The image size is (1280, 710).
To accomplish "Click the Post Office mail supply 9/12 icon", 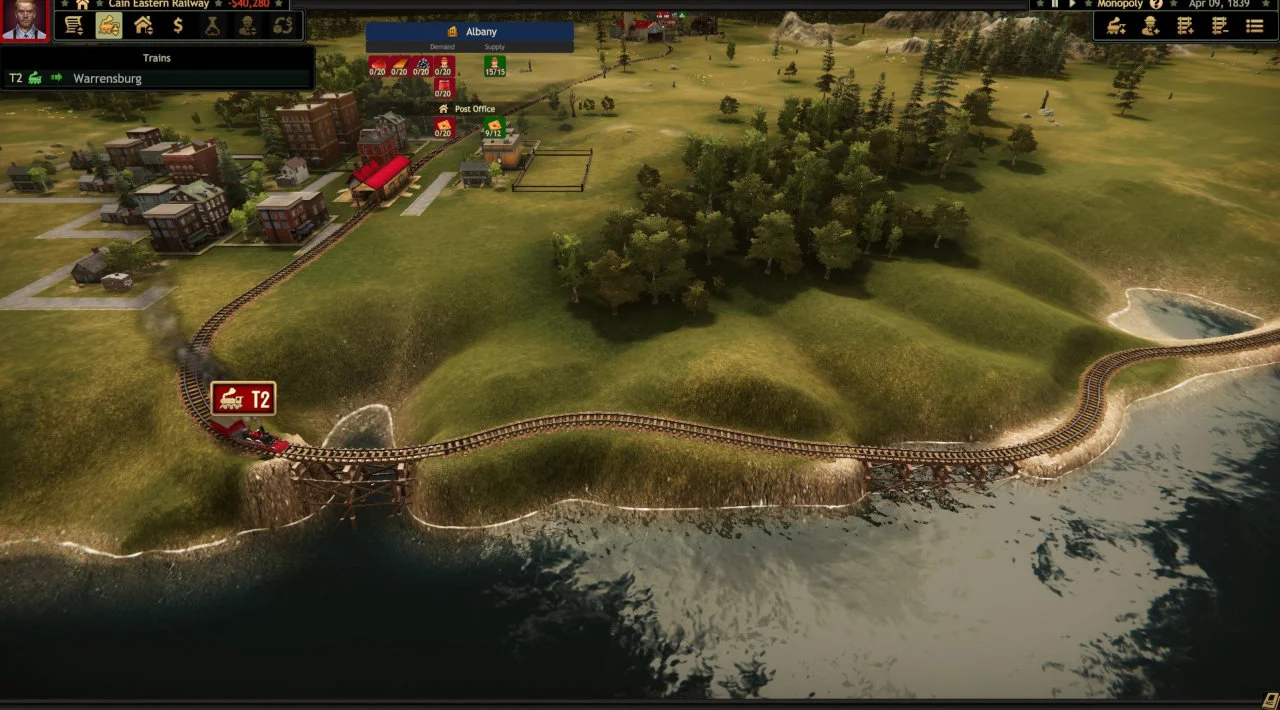I will tap(493, 128).
